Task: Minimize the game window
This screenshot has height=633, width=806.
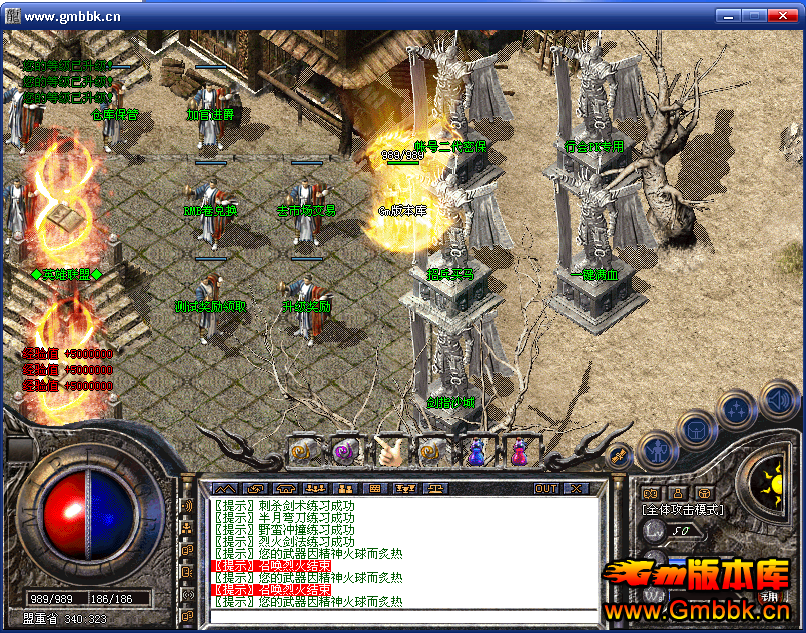Action: [728, 15]
